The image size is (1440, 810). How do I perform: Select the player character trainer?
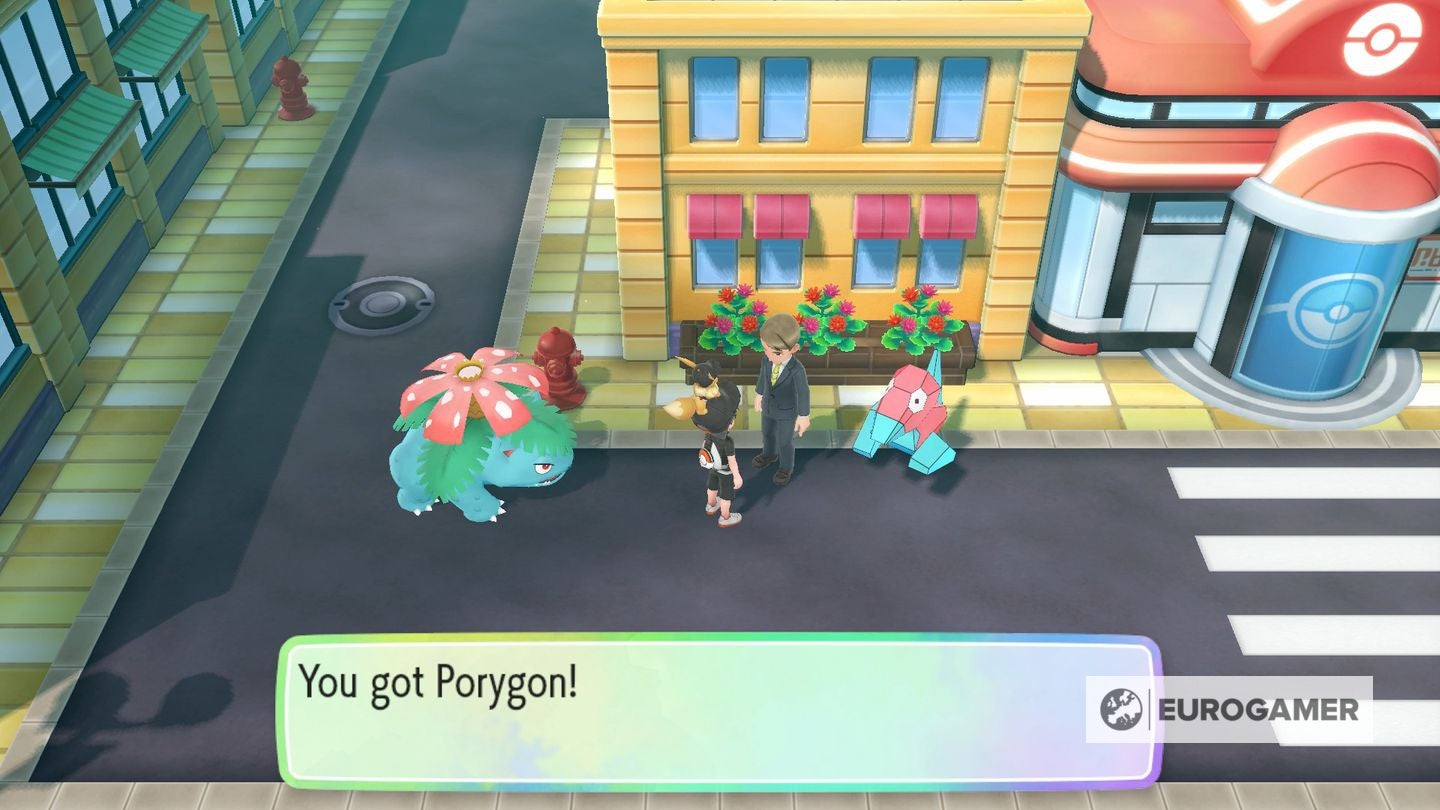(718, 460)
